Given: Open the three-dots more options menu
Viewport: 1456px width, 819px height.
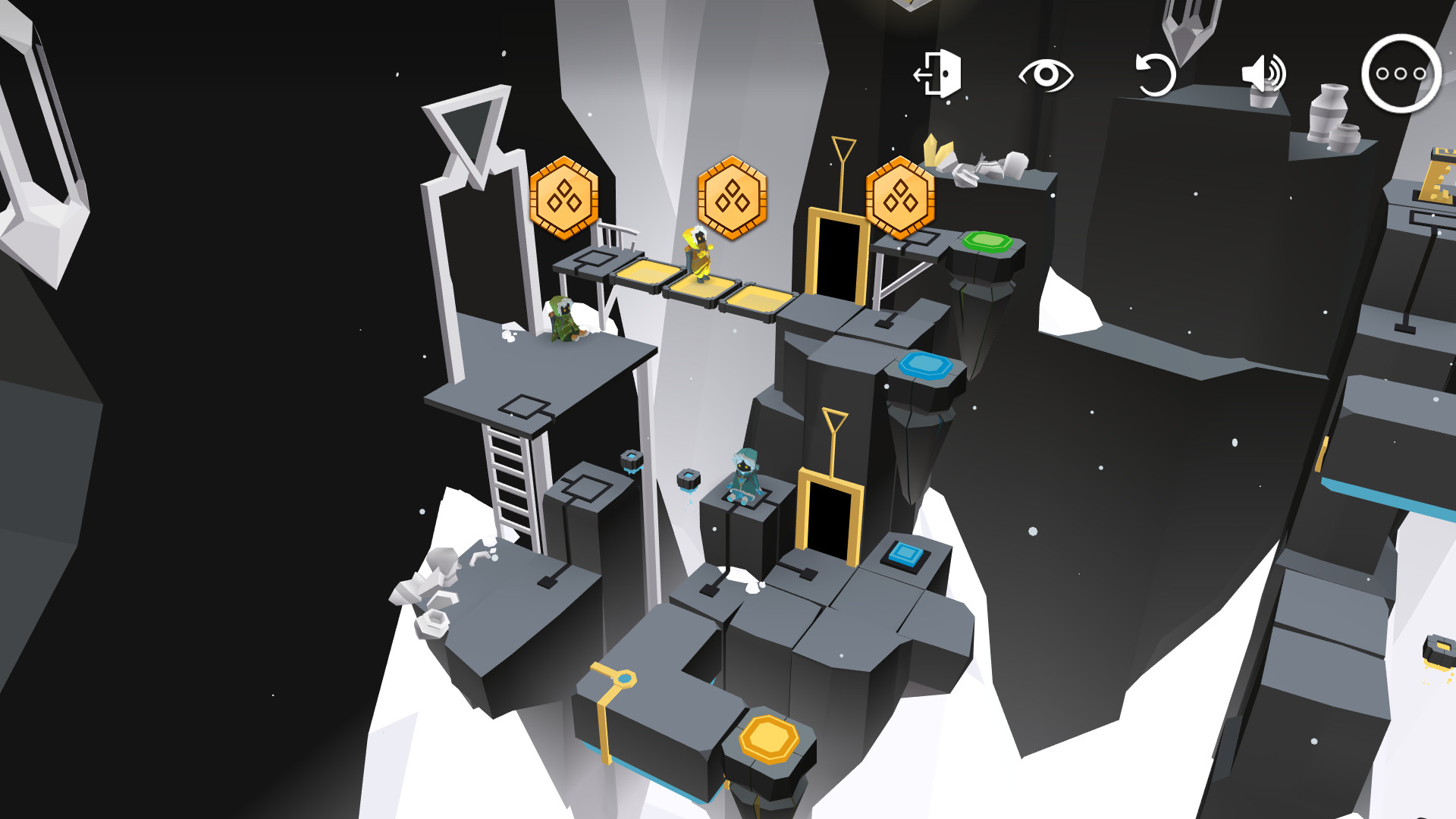Looking at the screenshot, I should point(1401,74).
